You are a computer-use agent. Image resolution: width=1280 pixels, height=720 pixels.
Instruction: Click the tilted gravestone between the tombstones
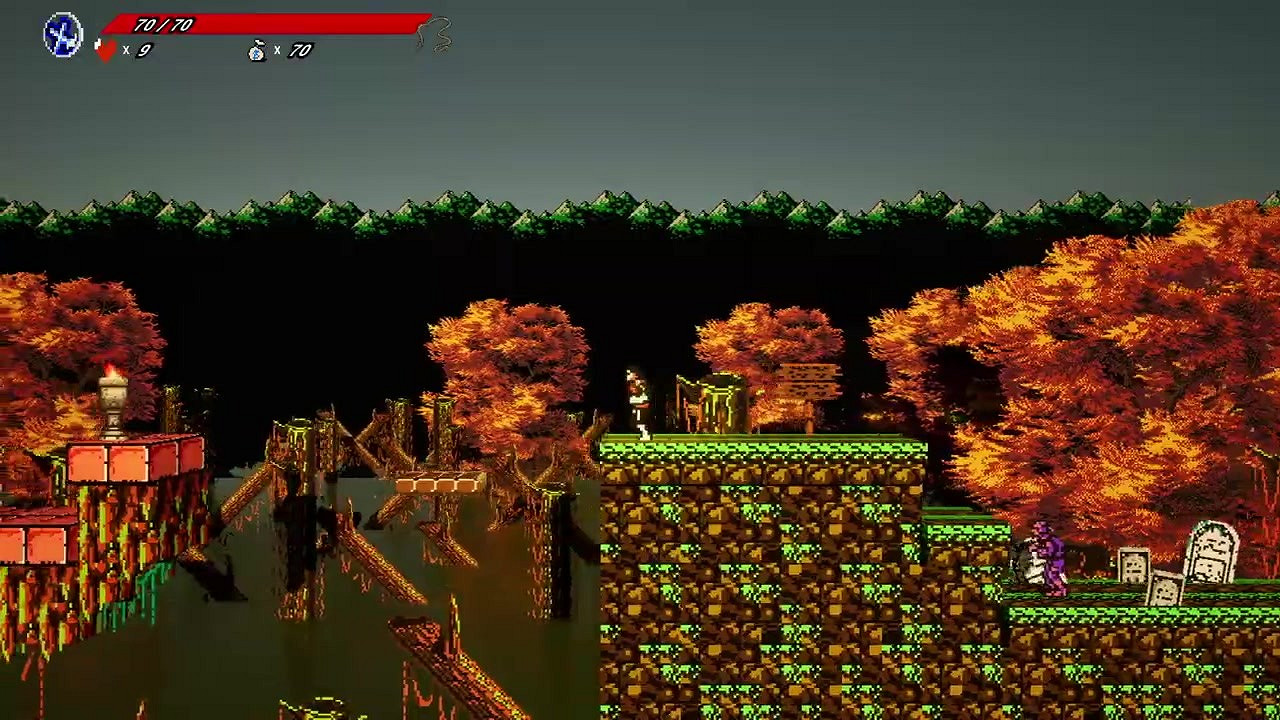point(1168,590)
